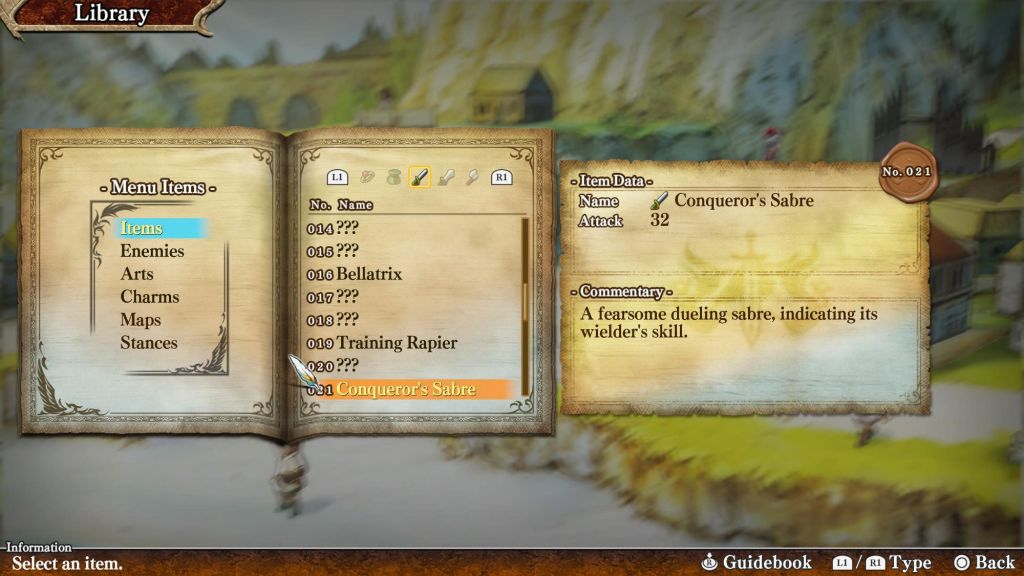The height and width of the screenshot is (576, 1024).
Task: Switch to the pouch item type tab
Action: [393, 178]
